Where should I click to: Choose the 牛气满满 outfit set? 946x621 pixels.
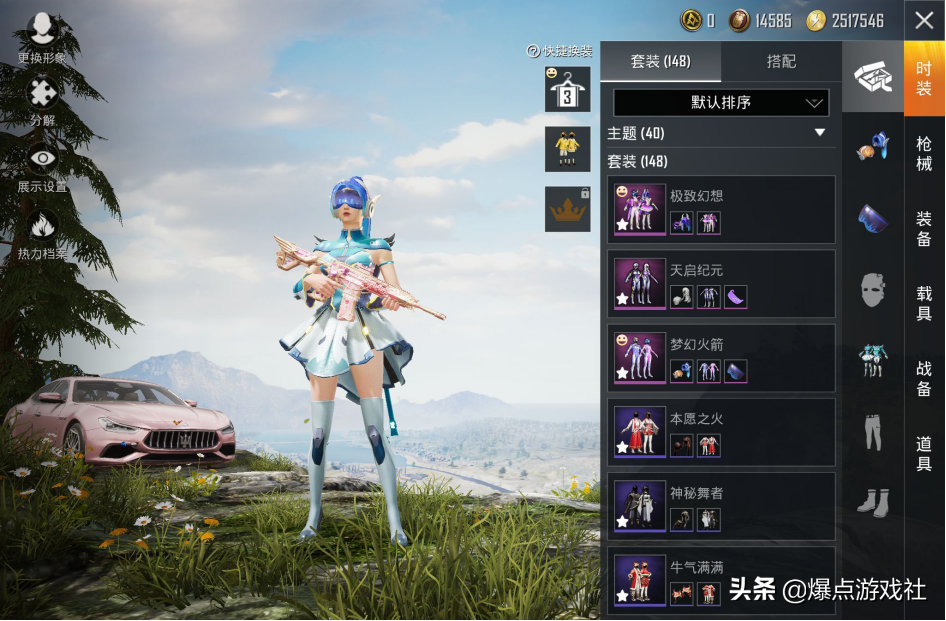[720, 580]
